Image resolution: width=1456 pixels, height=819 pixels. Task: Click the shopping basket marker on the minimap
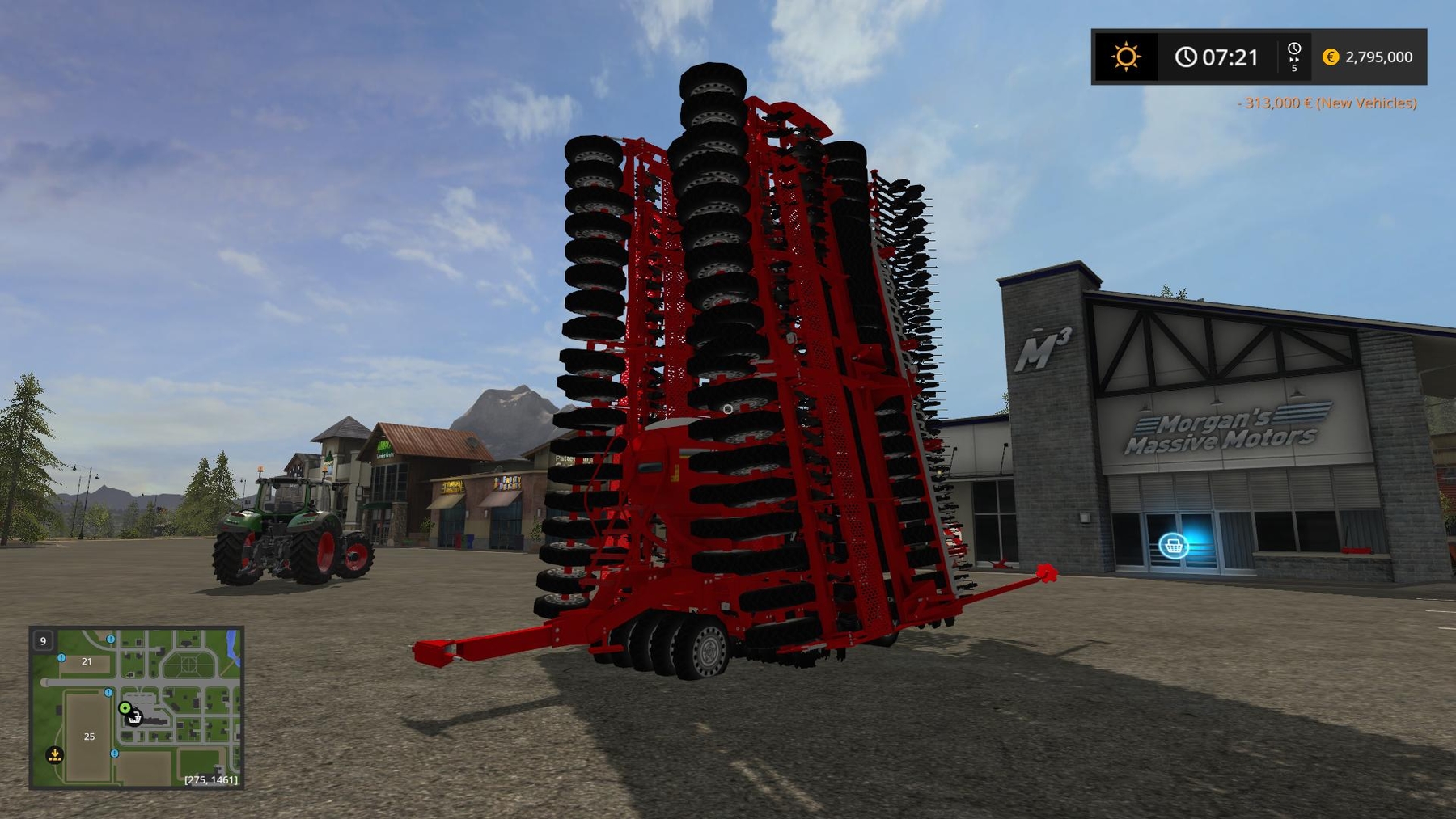(134, 719)
